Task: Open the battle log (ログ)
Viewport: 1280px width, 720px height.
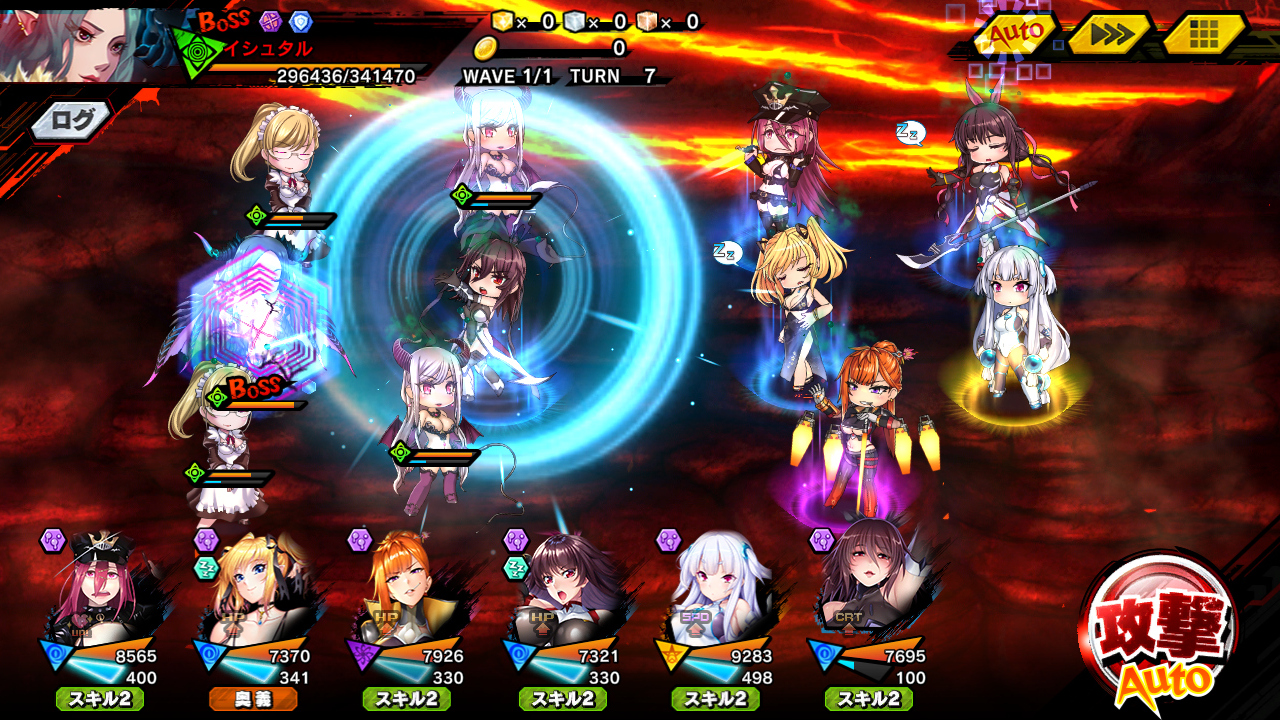Action: pyautogui.click(x=72, y=121)
